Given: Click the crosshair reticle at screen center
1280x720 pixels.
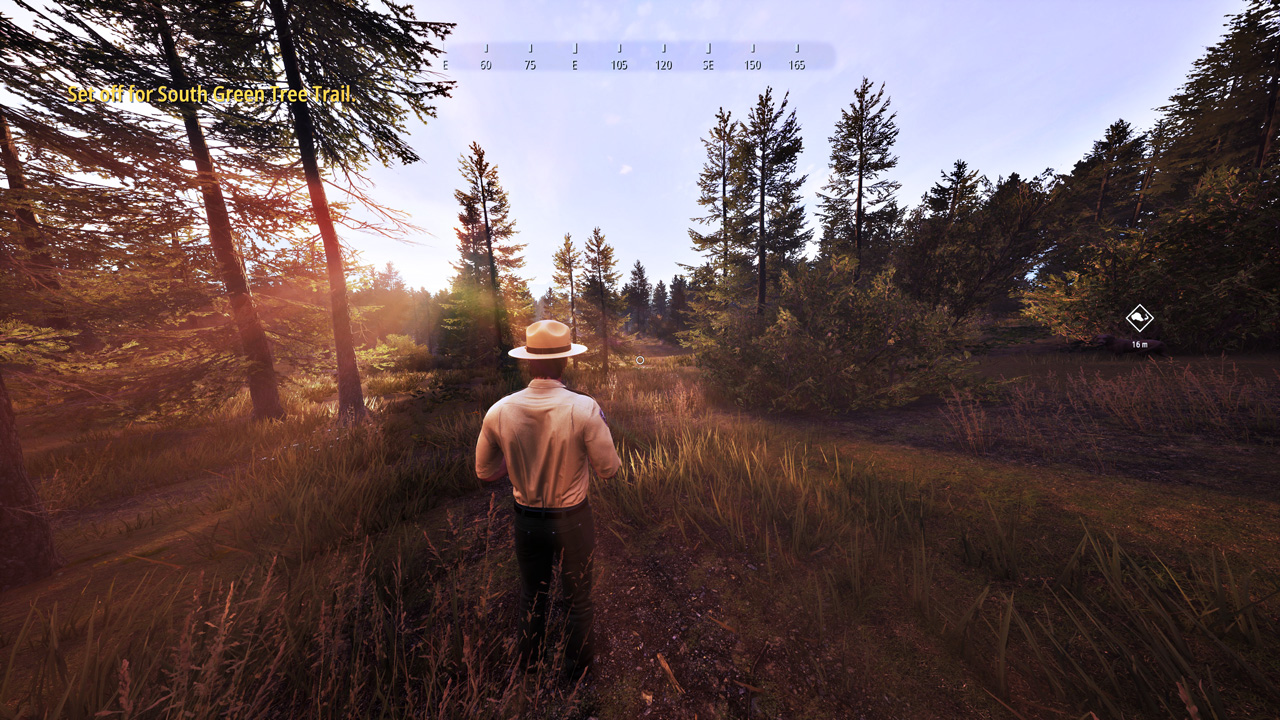Looking at the screenshot, I should click(x=640, y=360).
